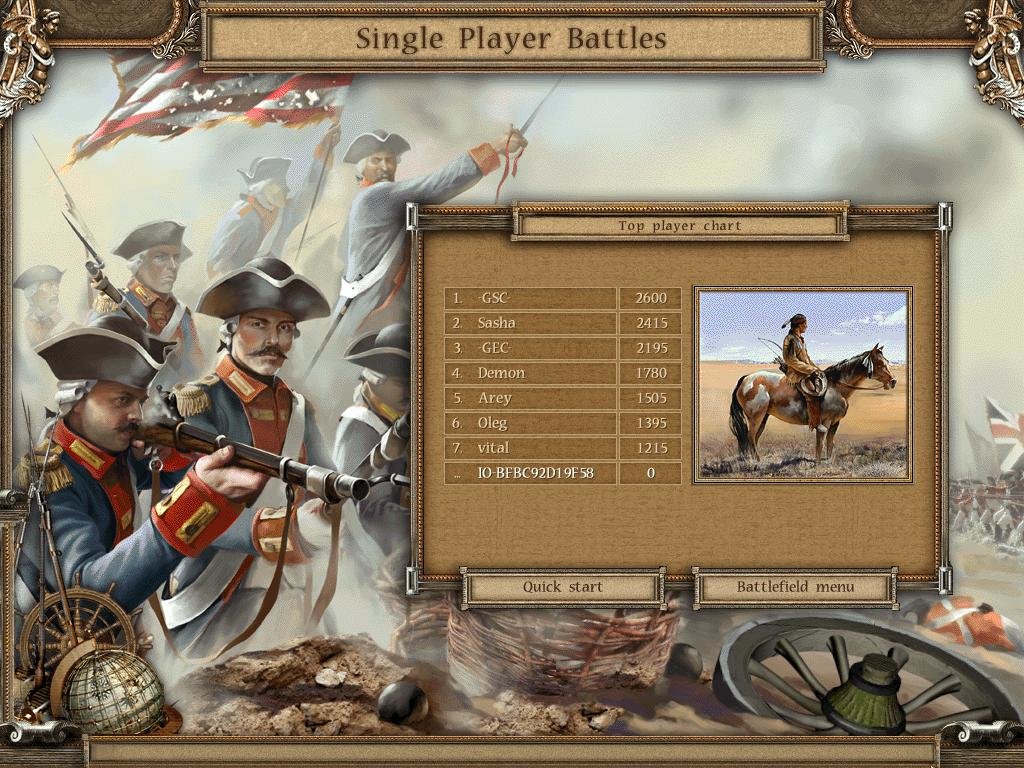Pick Demon from the player chart
Image resolution: width=1024 pixels, height=768 pixels.
click(530, 373)
